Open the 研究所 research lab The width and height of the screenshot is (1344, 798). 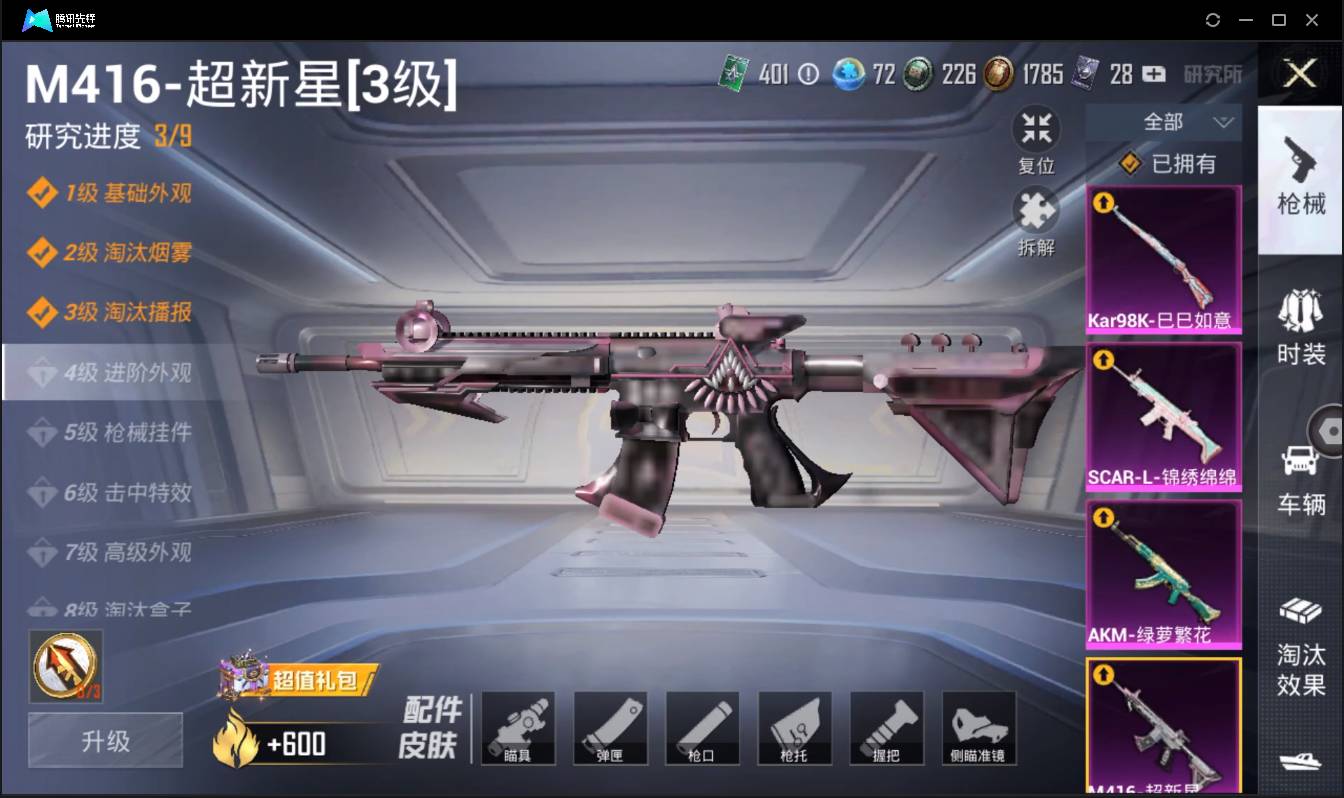point(1215,75)
